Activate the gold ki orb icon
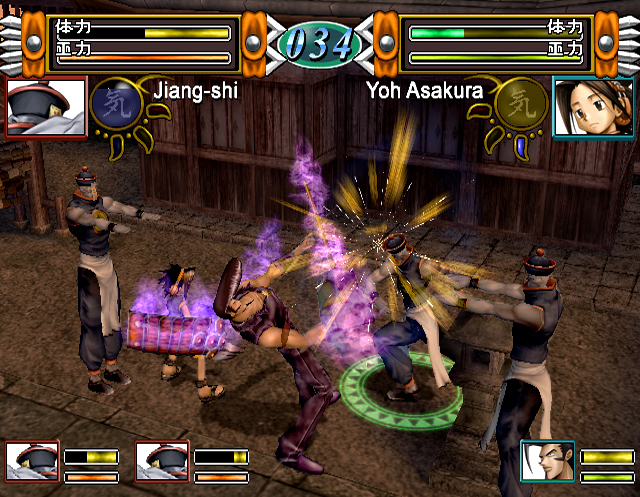Image resolution: width=640 pixels, height=497 pixels. [x=520, y=104]
